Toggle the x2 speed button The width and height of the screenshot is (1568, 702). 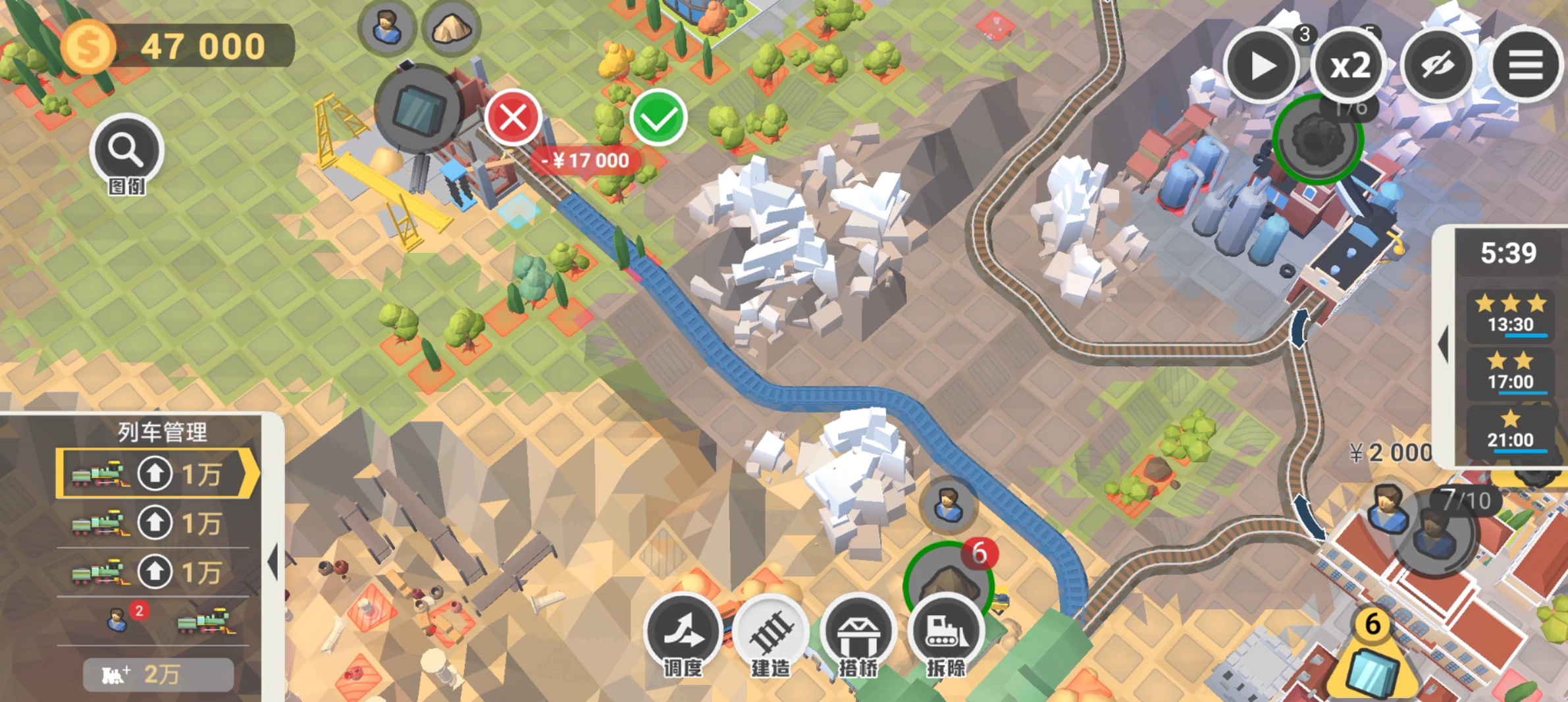coord(1349,66)
